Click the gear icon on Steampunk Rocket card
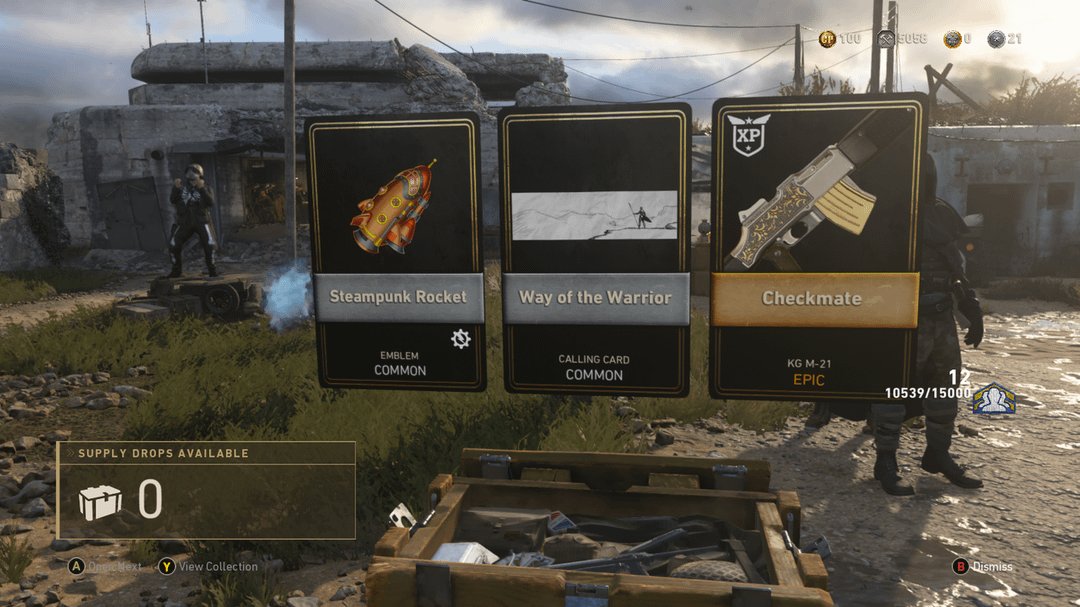1080x607 pixels. [460, 339]
